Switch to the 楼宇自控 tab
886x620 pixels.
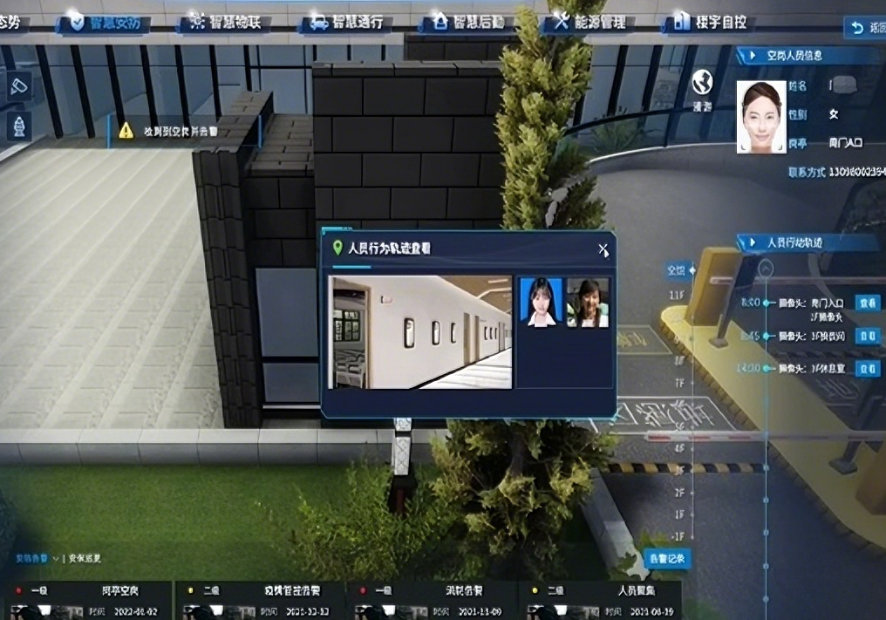click(713, 21)
